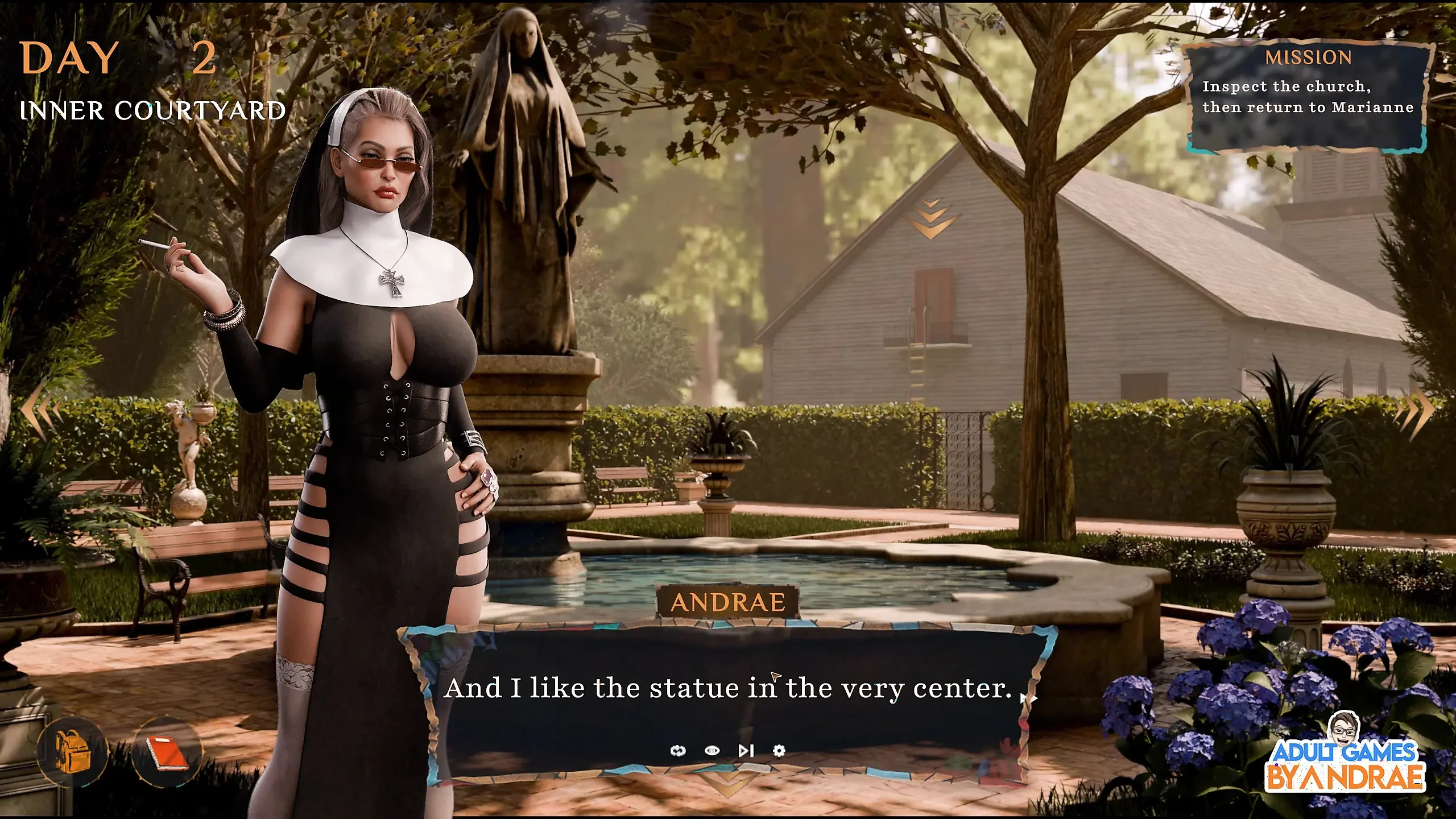Navigate left with the left chevron arrows
Image resolution: width=1456 pixels, height=819 pixels.
click(42, 411)
